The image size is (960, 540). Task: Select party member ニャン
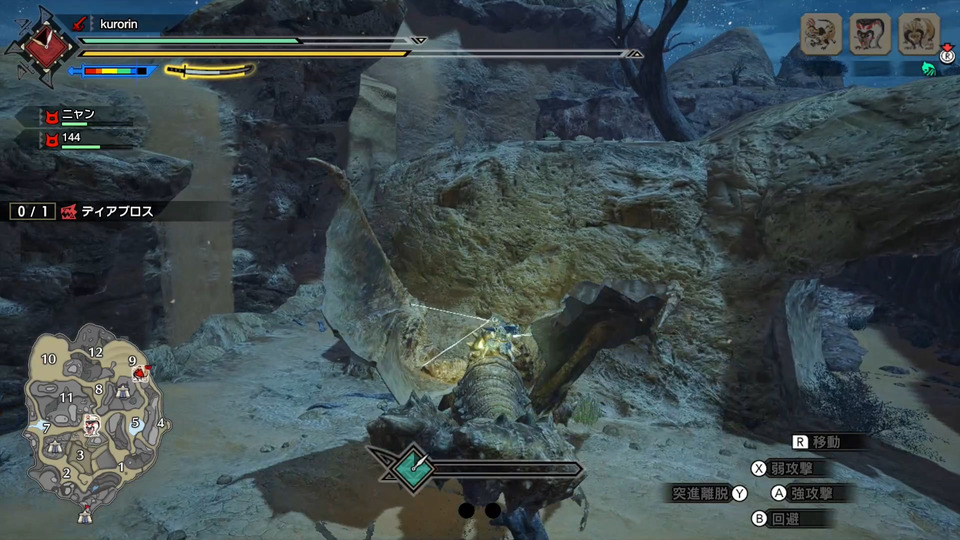pos(78,116)
